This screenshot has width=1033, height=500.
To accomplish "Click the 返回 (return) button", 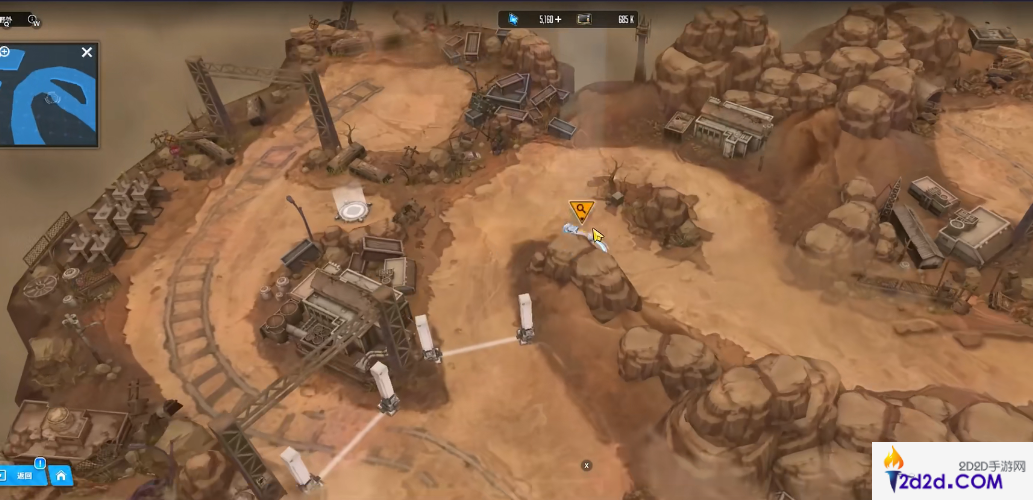I will (24, 476).
